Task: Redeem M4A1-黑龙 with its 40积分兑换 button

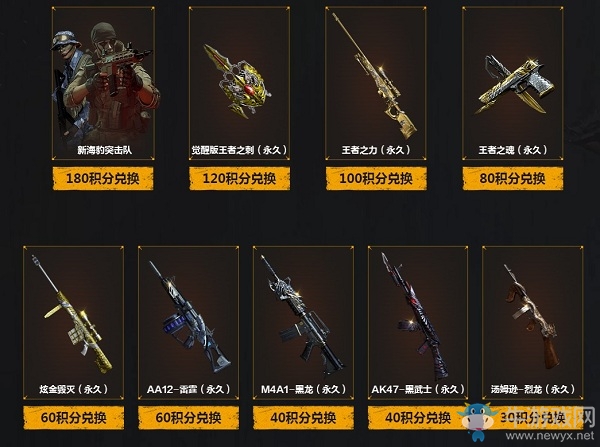Action: tap(302, 418)
